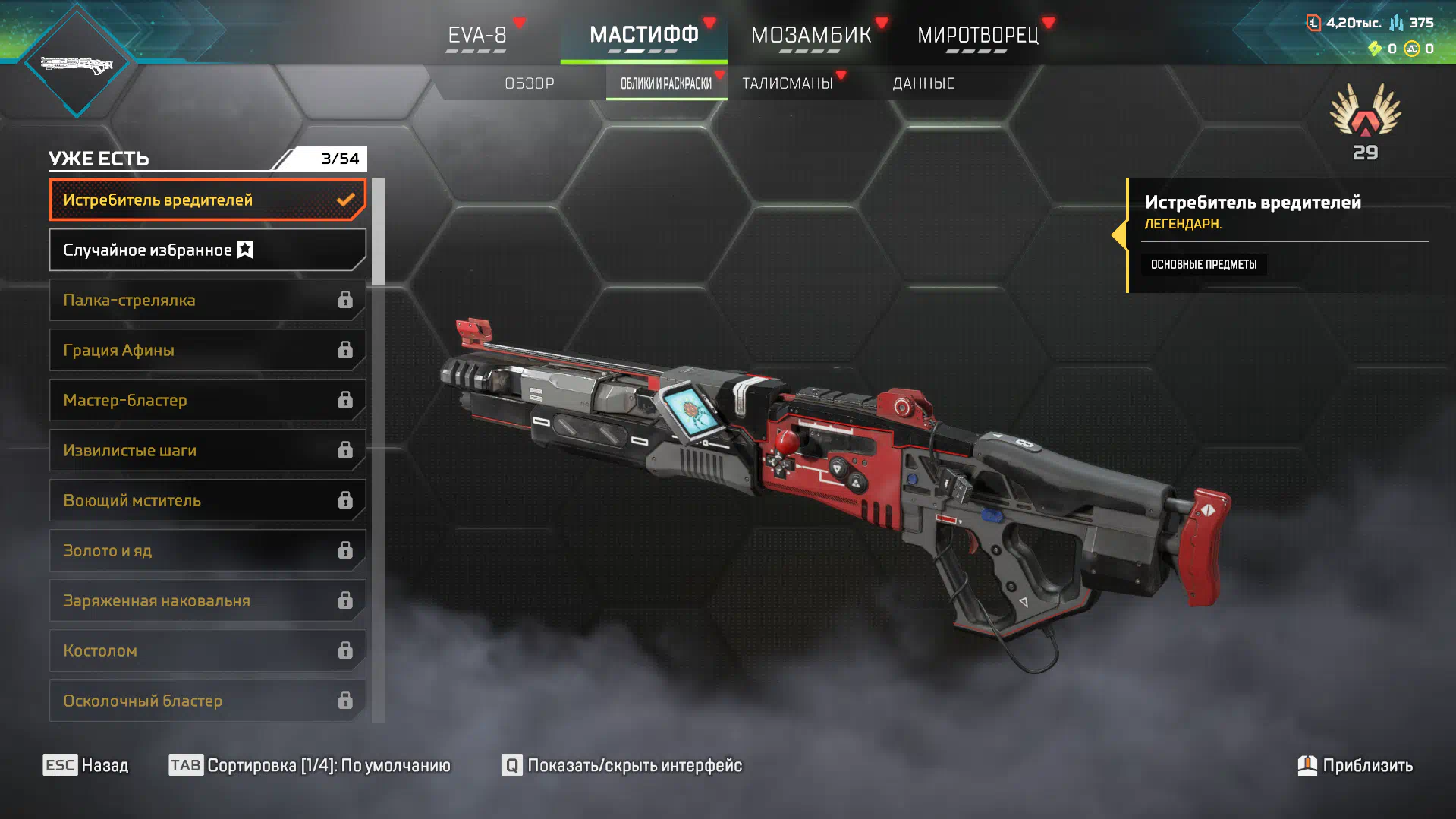Click the skin list scrollbar
This screenshot has width=1456, height=819.
378,232
